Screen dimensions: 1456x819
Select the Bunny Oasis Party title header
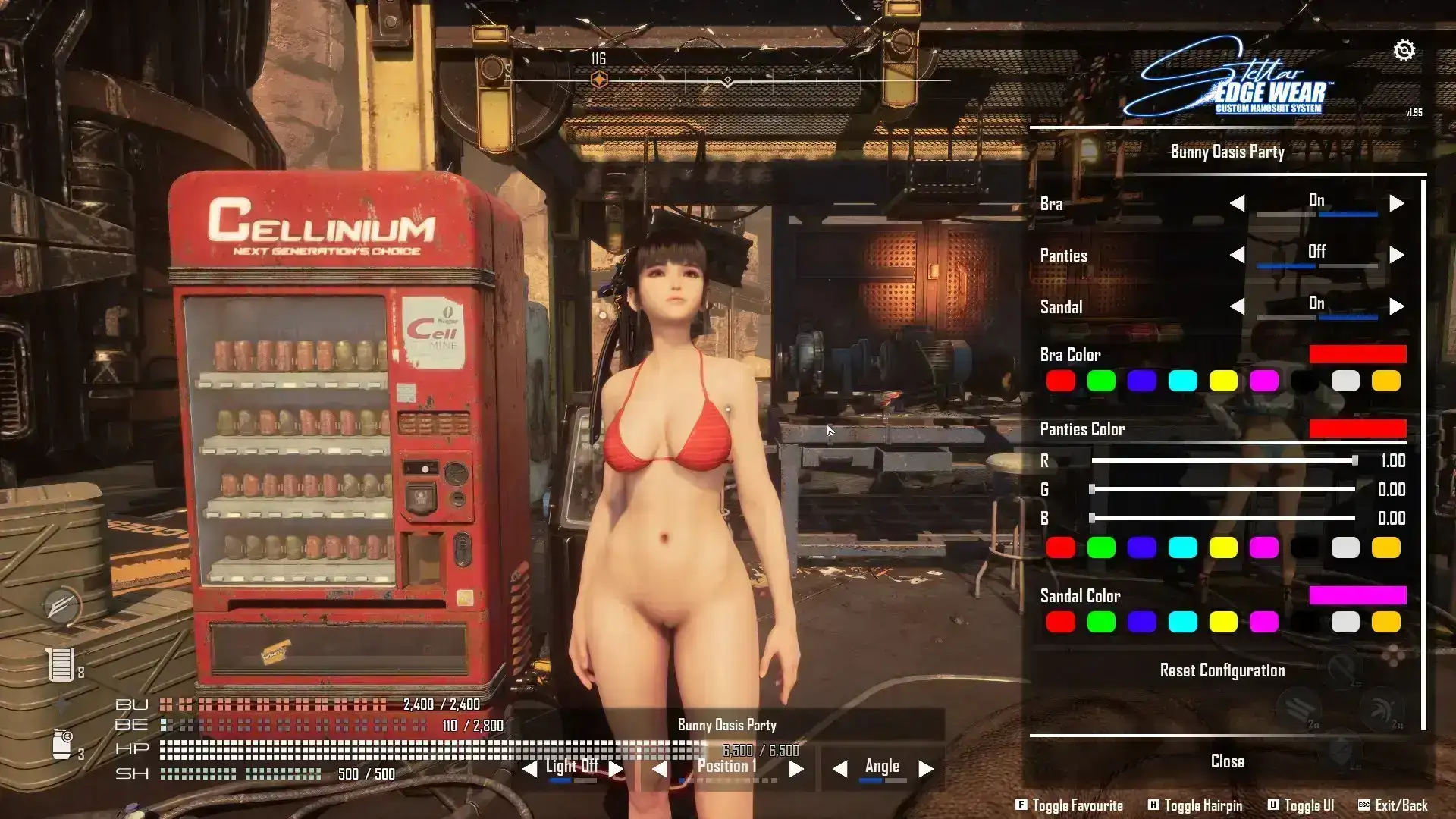tap(1226, 152)
